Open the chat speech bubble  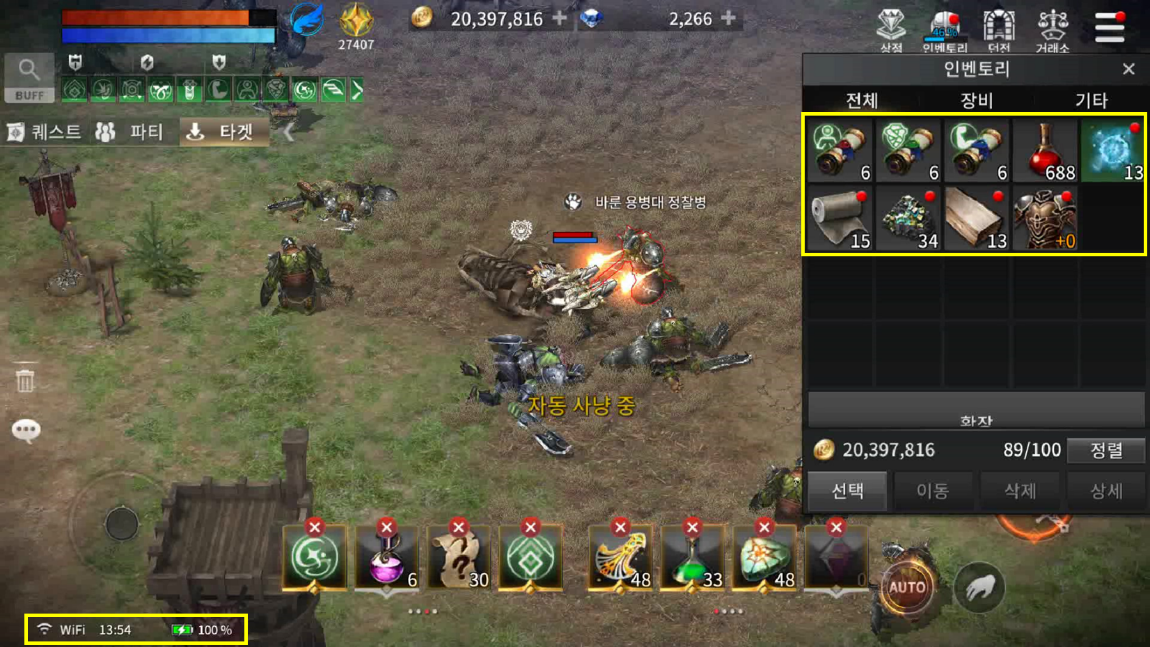[26, 430]
